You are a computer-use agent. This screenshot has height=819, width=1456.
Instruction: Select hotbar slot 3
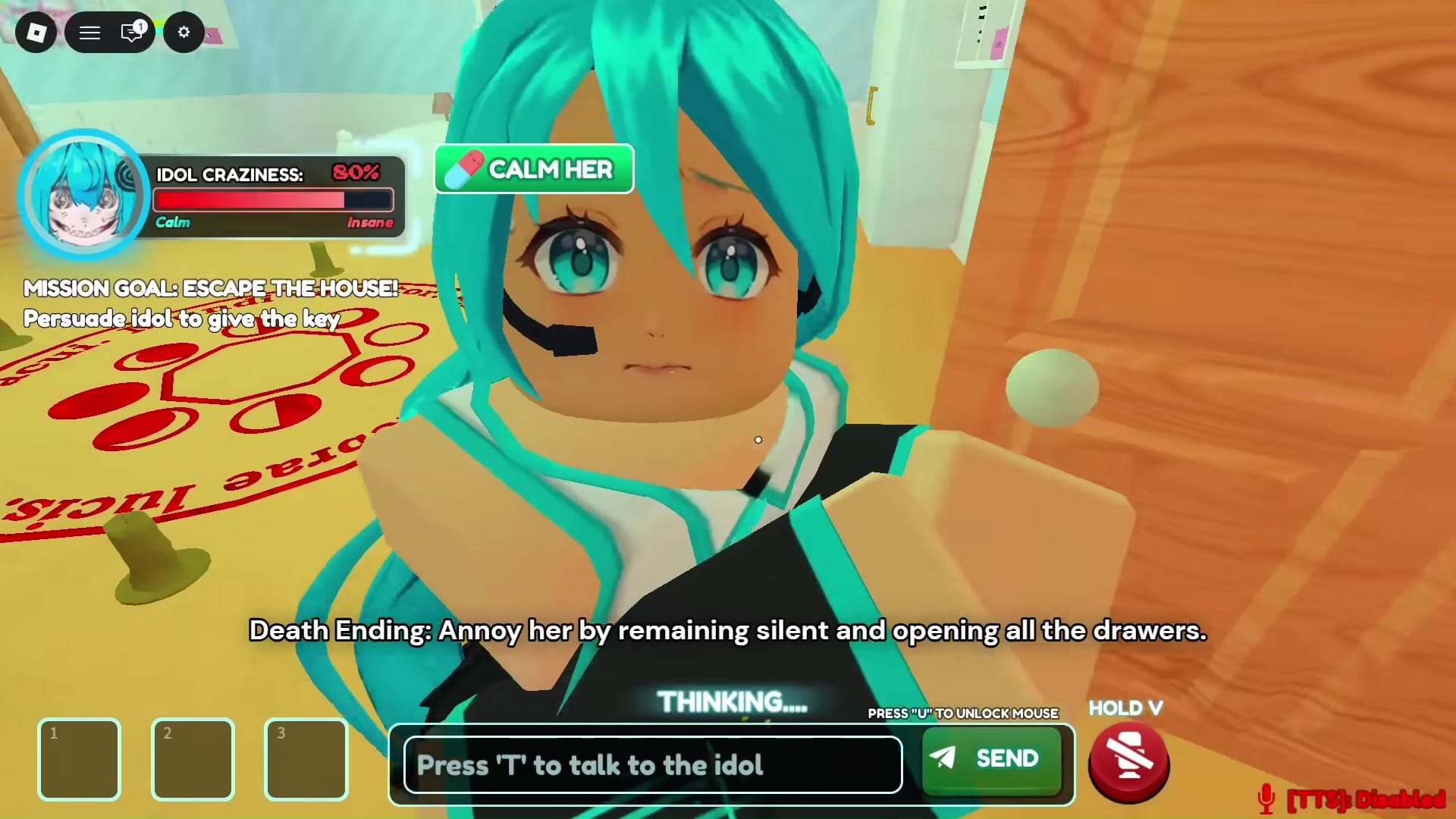pyautogui.click(x=306, y=758)
